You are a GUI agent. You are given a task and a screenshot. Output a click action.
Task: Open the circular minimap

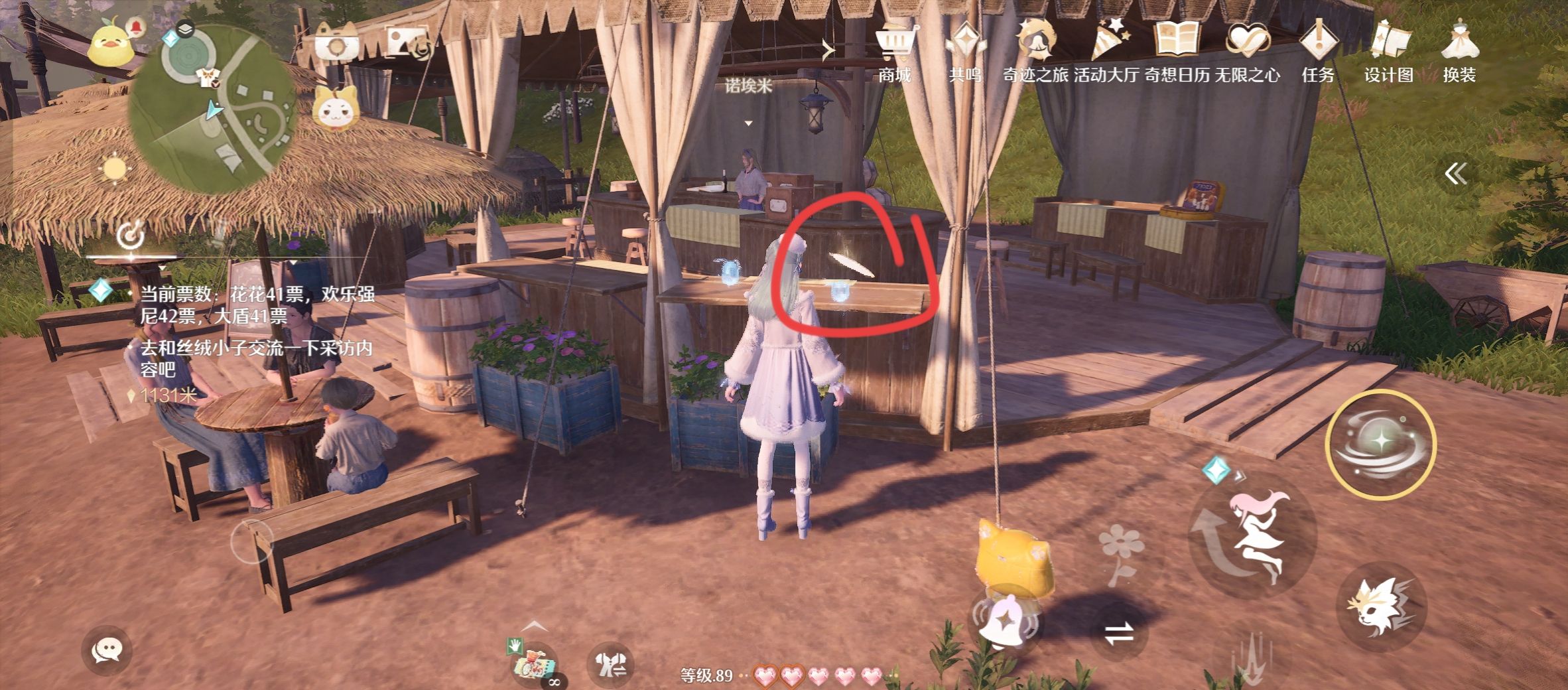tap(212, 109)
